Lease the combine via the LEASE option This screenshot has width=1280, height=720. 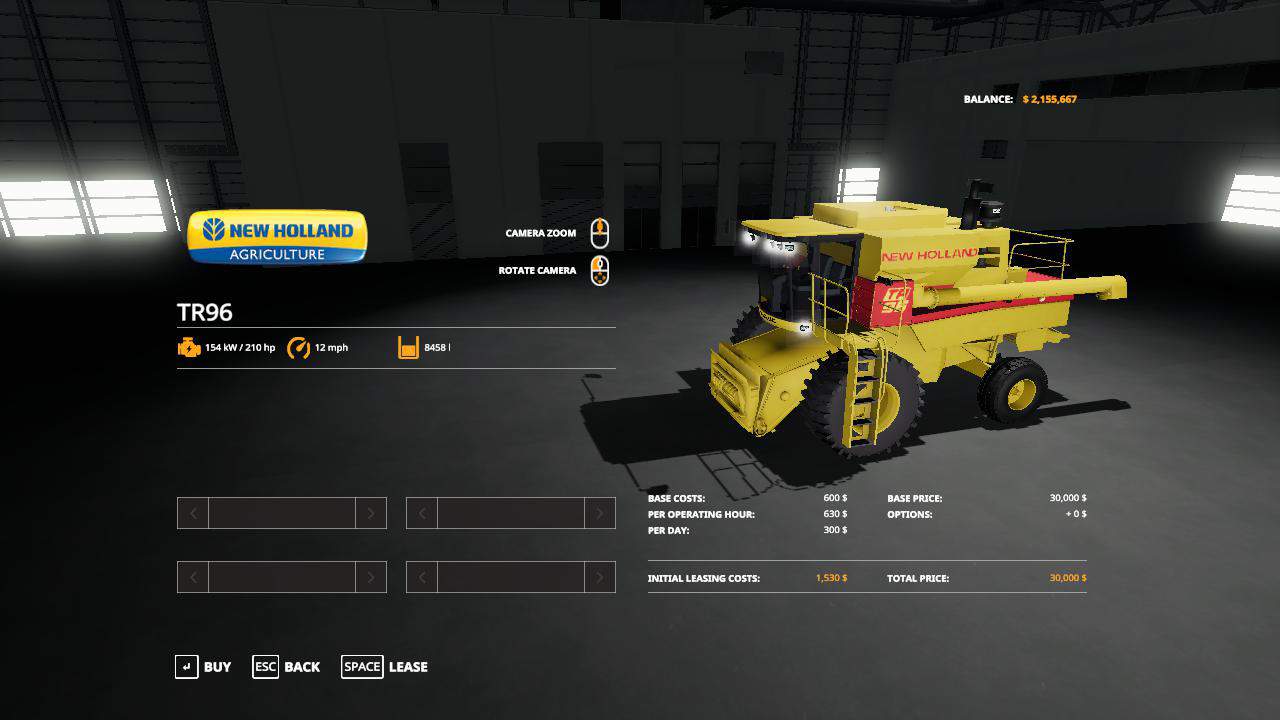click(x=406, y=667)
